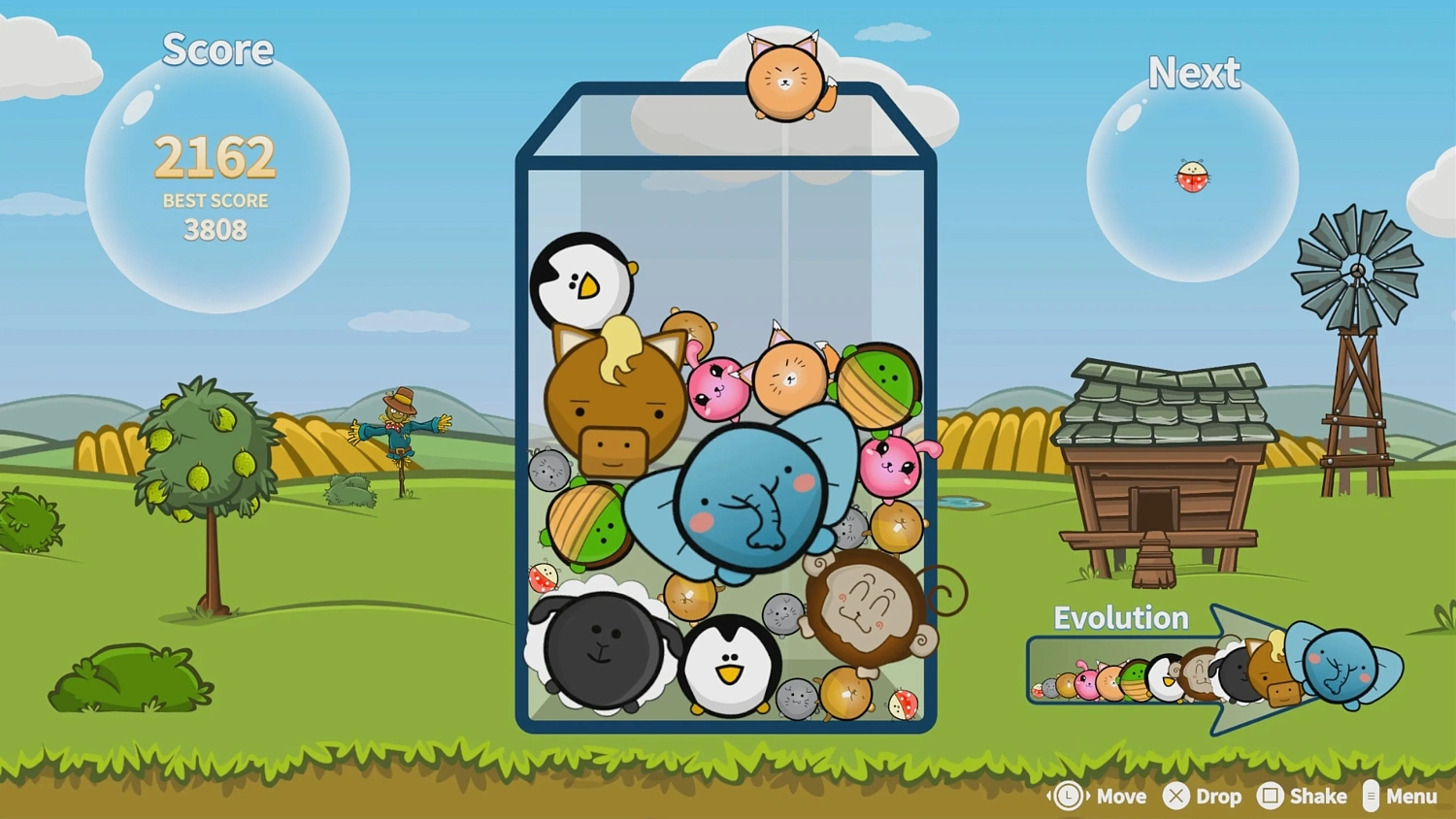Select the elephant at the Evolution chart's end
Viewport: 1456px width, 819px height.
1340,673
